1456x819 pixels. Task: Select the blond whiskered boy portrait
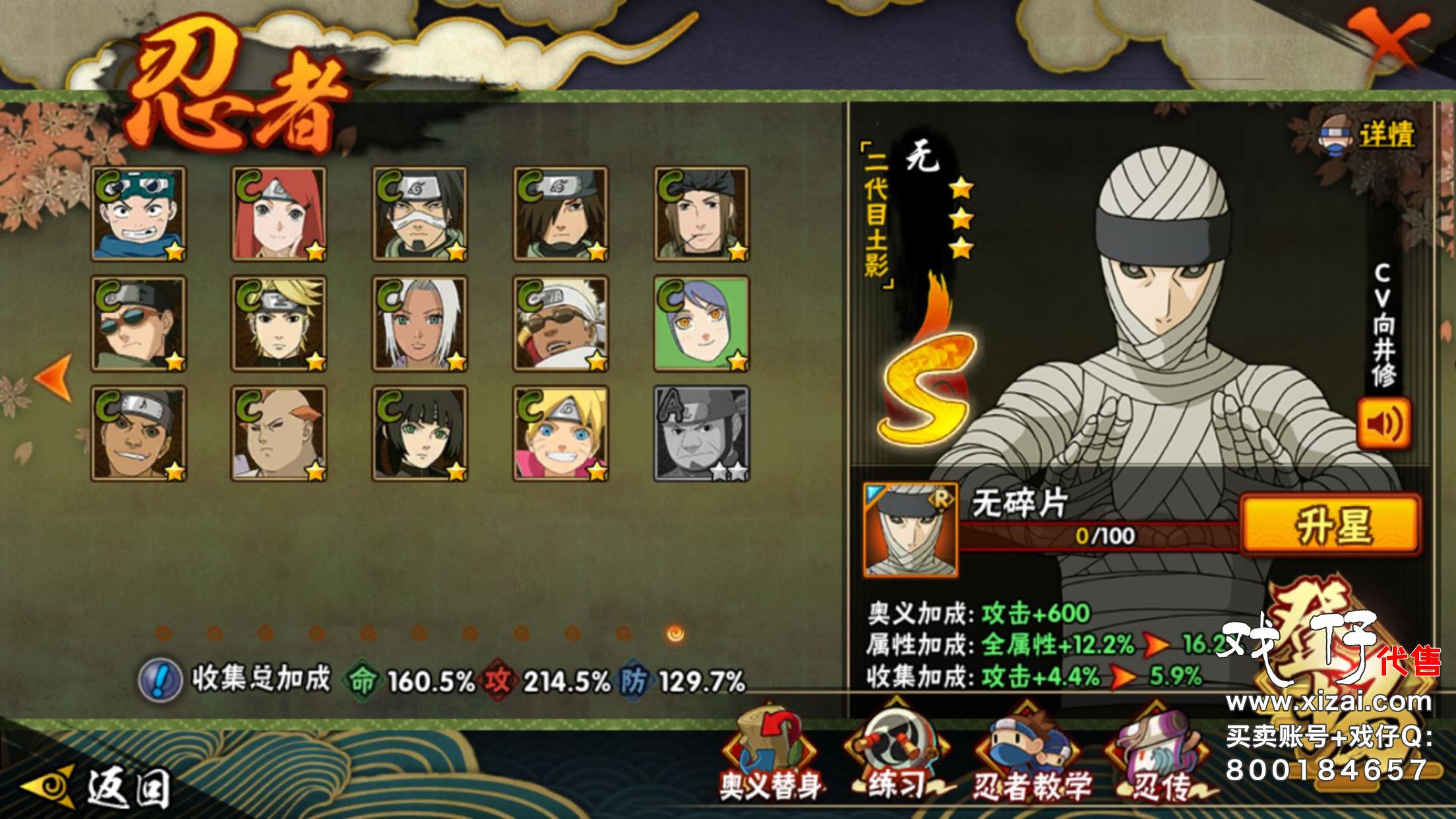561,434
